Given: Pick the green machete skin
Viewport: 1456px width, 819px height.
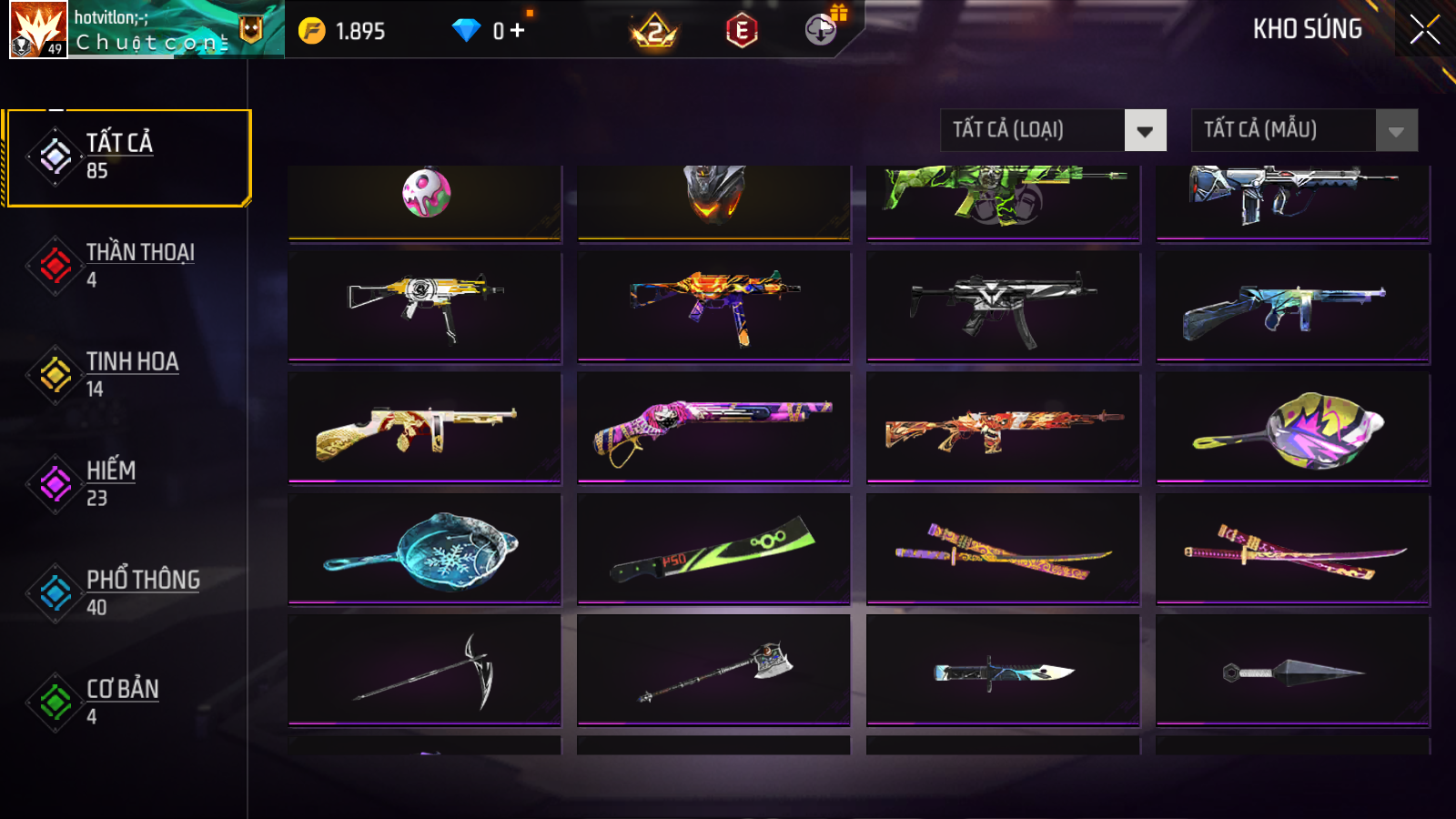Looking at the screenshot, I should [x=713, y=549].
